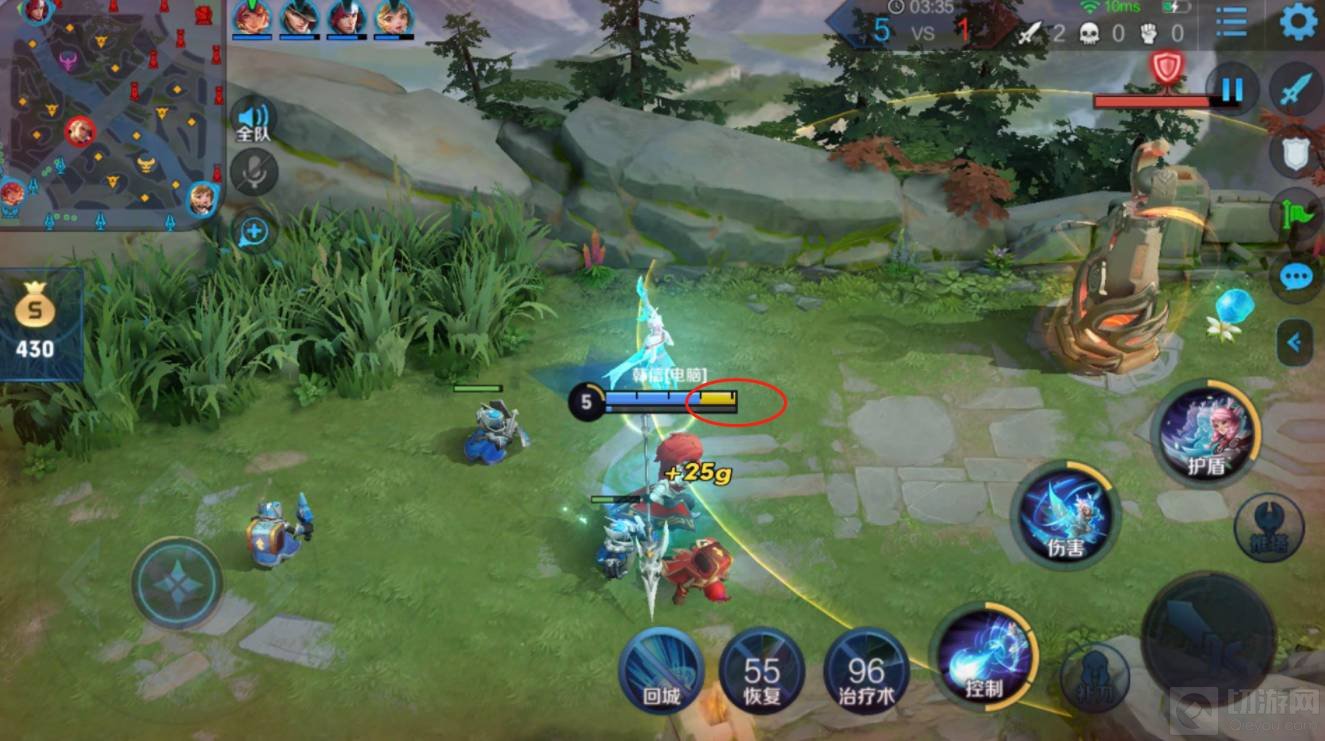
Task: Open the quick chat bubble
Action: click(x=1297, y=277)
